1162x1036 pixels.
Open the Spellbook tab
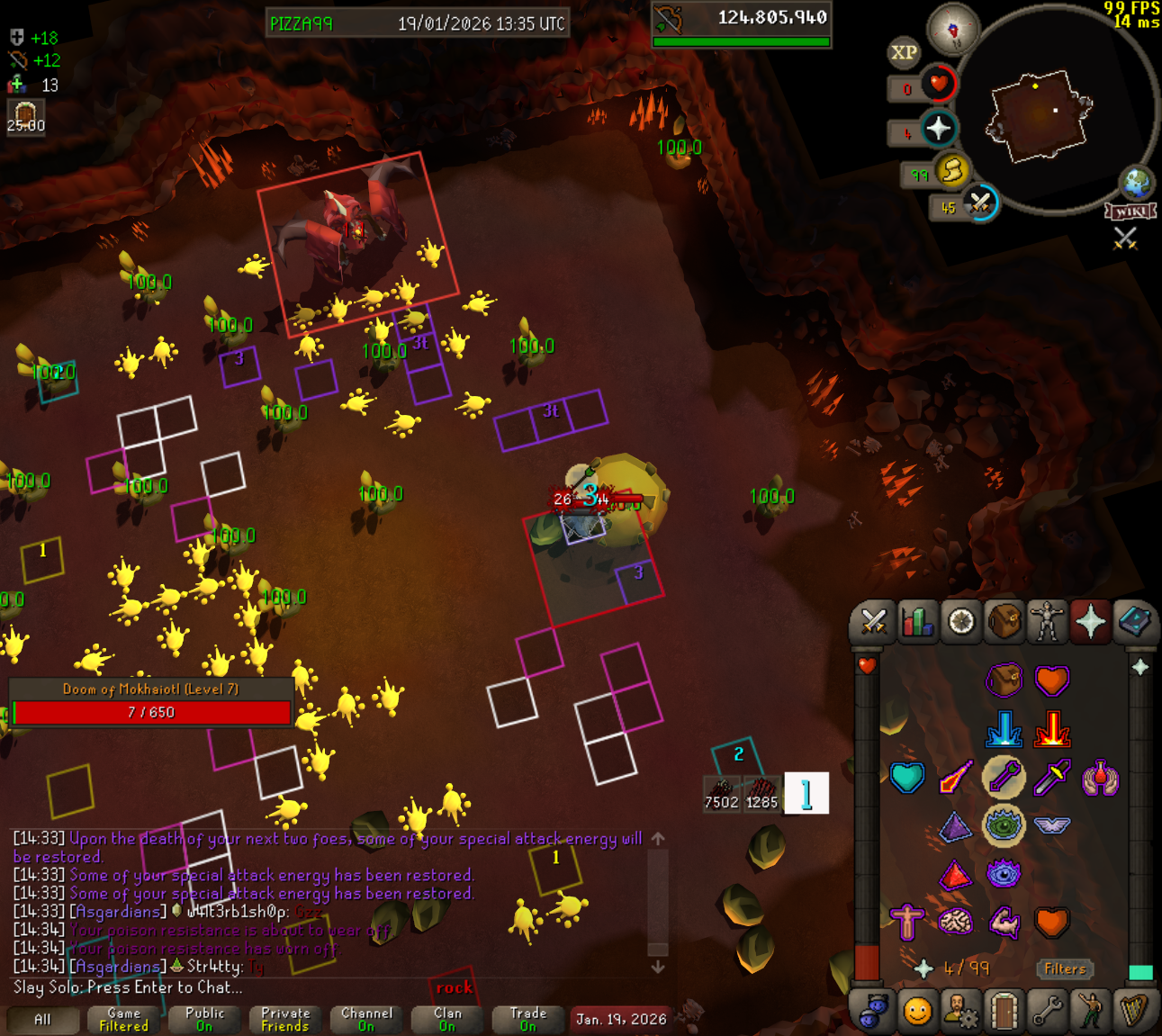pos(1134,622)
